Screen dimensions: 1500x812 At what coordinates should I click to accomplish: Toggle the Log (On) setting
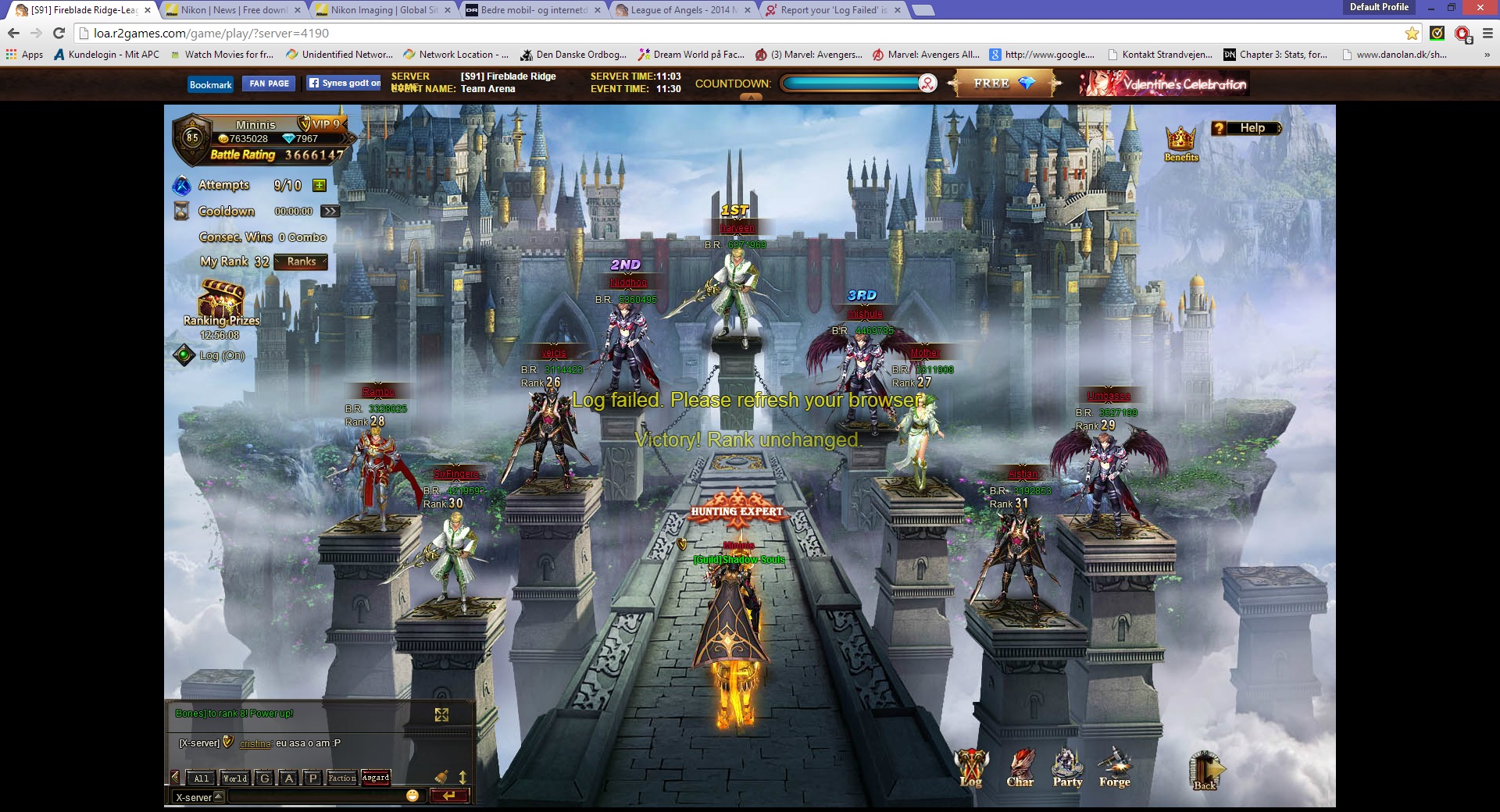click(x=184, y=355)
